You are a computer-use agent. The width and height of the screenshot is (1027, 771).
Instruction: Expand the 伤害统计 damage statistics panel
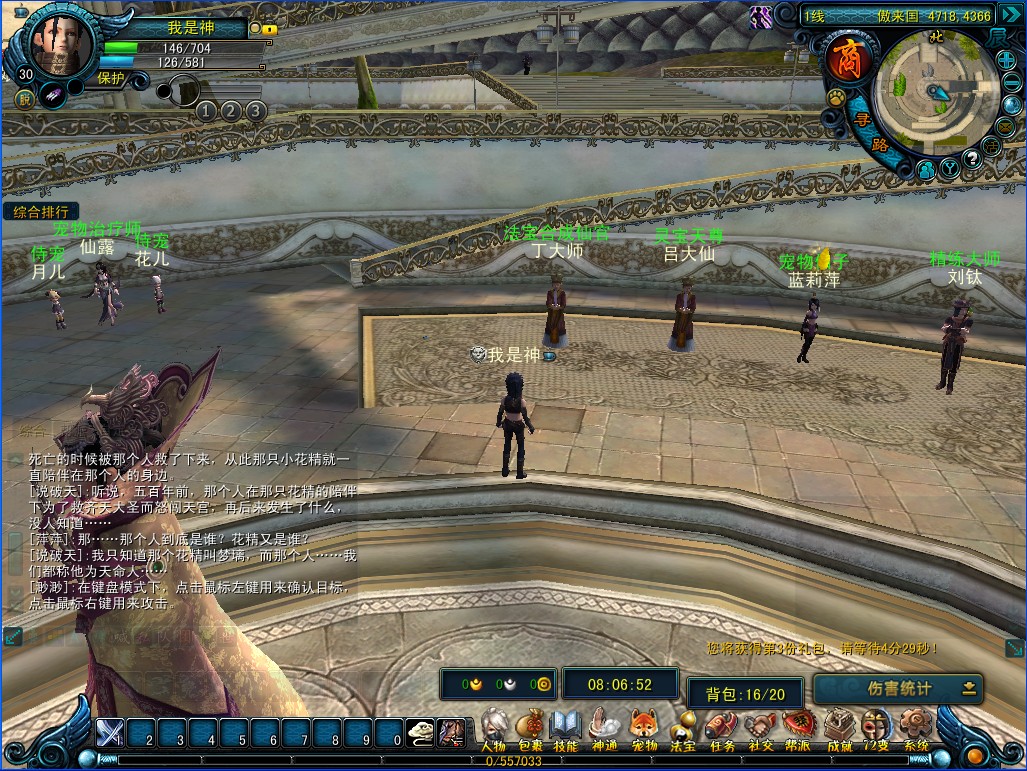click(x=968, y=688)
